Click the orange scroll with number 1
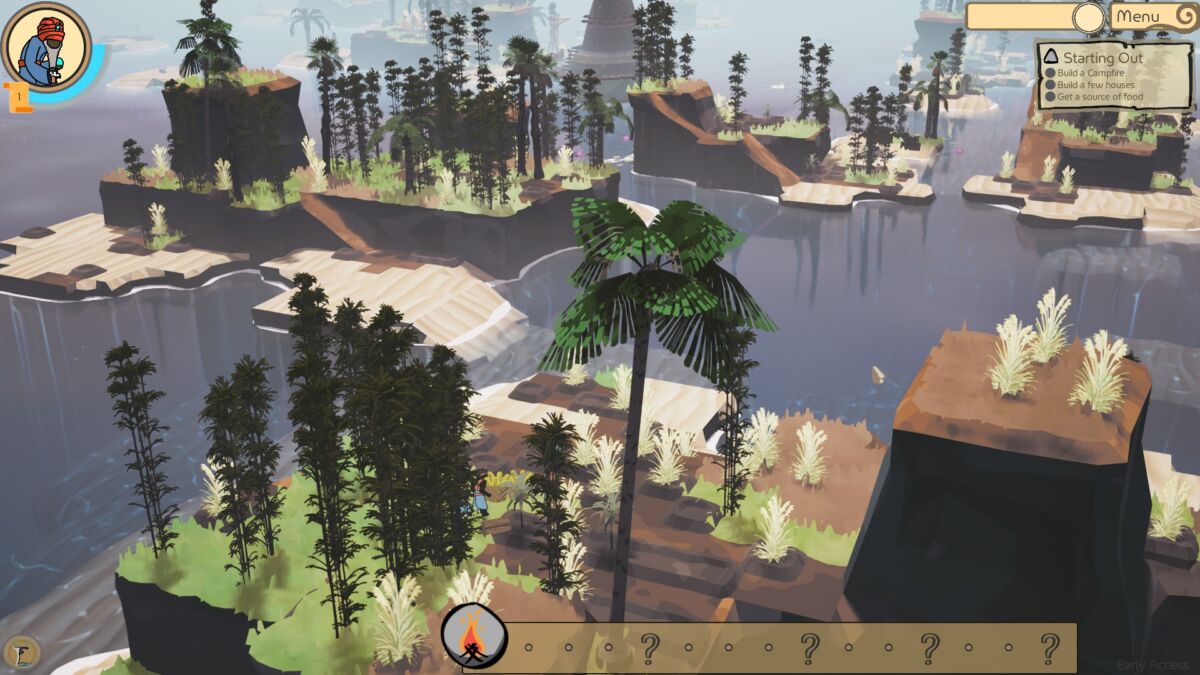This screenshot has height=675, width=1200. [x=19, y=97]
